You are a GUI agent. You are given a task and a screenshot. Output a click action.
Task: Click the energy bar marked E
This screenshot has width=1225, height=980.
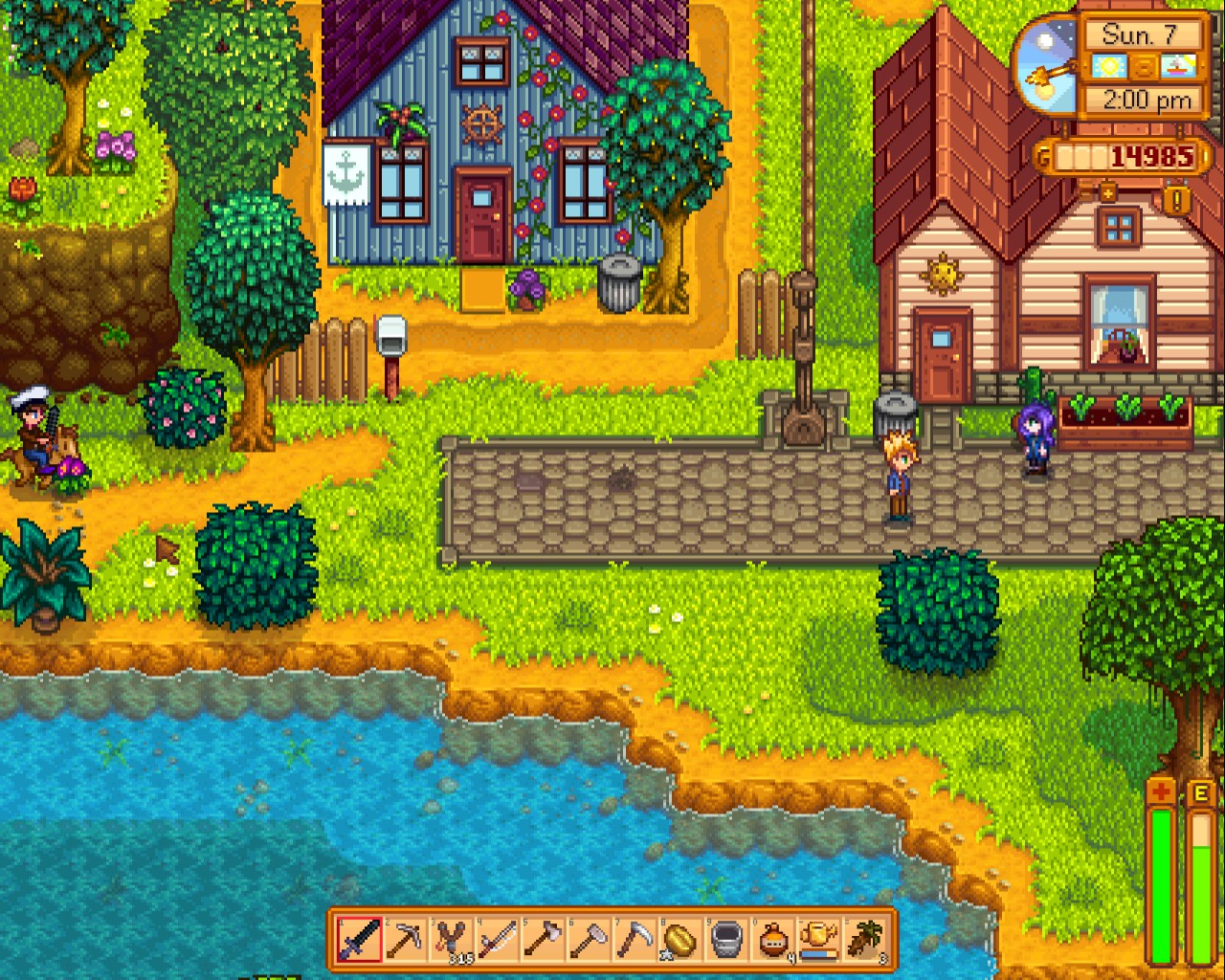coord(1203,871)
